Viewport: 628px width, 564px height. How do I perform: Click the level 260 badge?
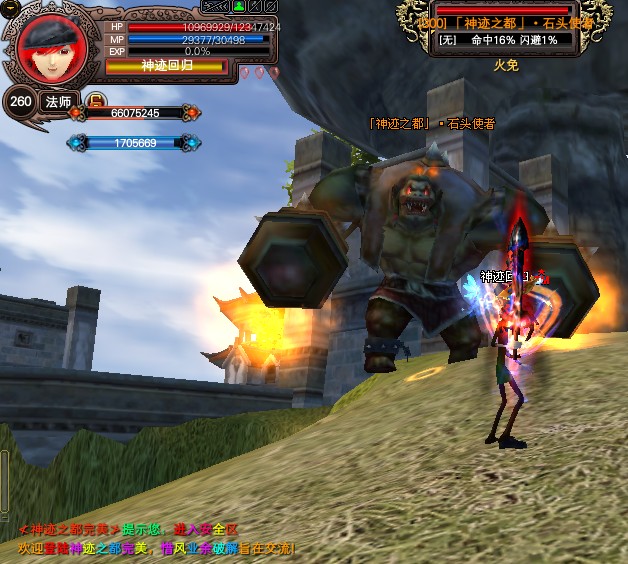tap(19, 101)
